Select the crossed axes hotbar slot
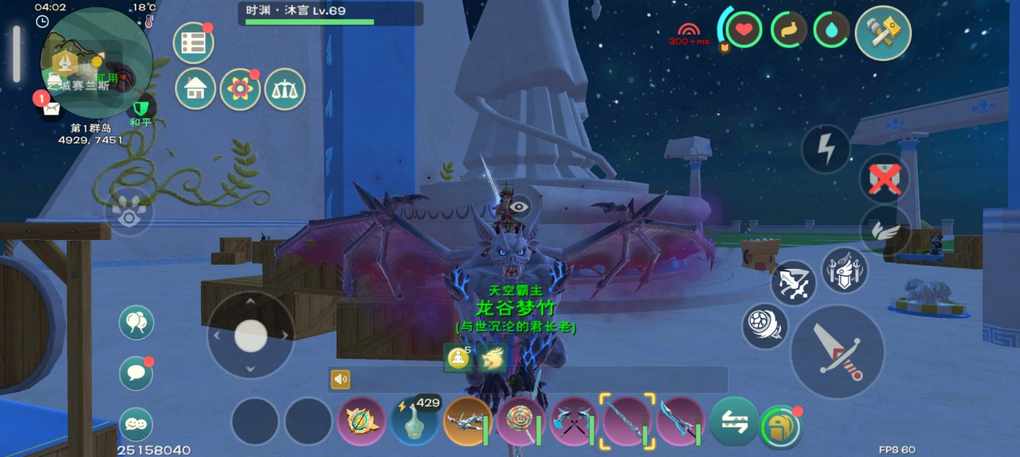Viewport: 1020px width, 457px height. pyautogui.click(x=573, y=421)
